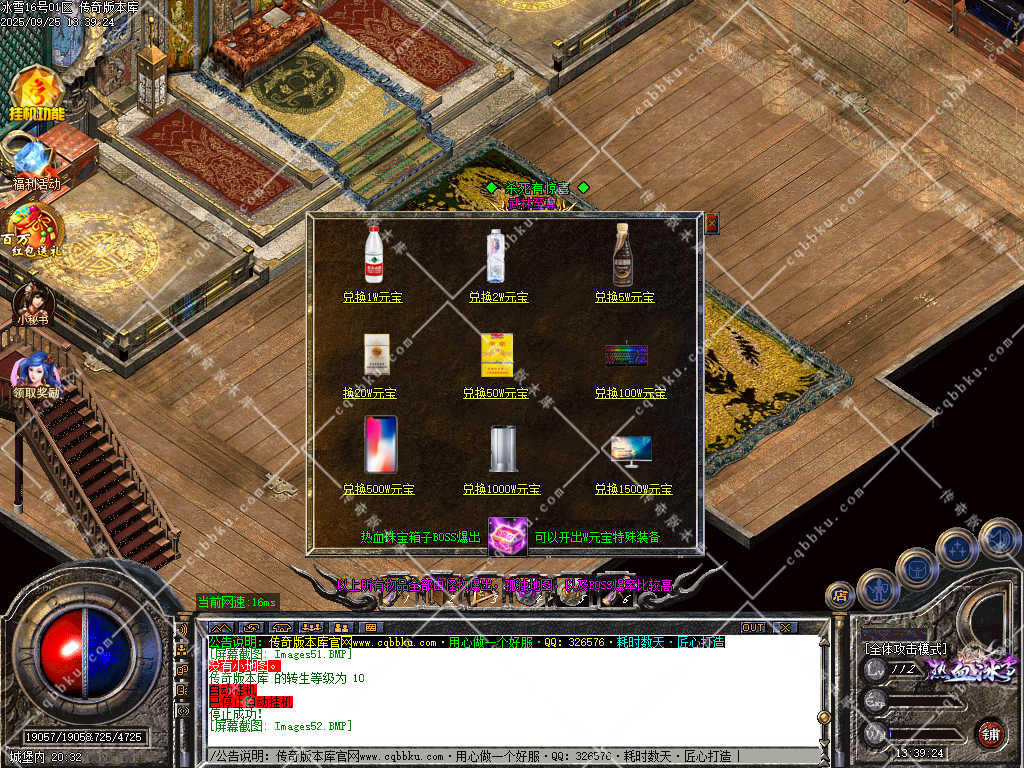This screenshot has width=1024, height=768.
Task: Open the 福利活动 welfare events icon
Action: tap(35, 162)
